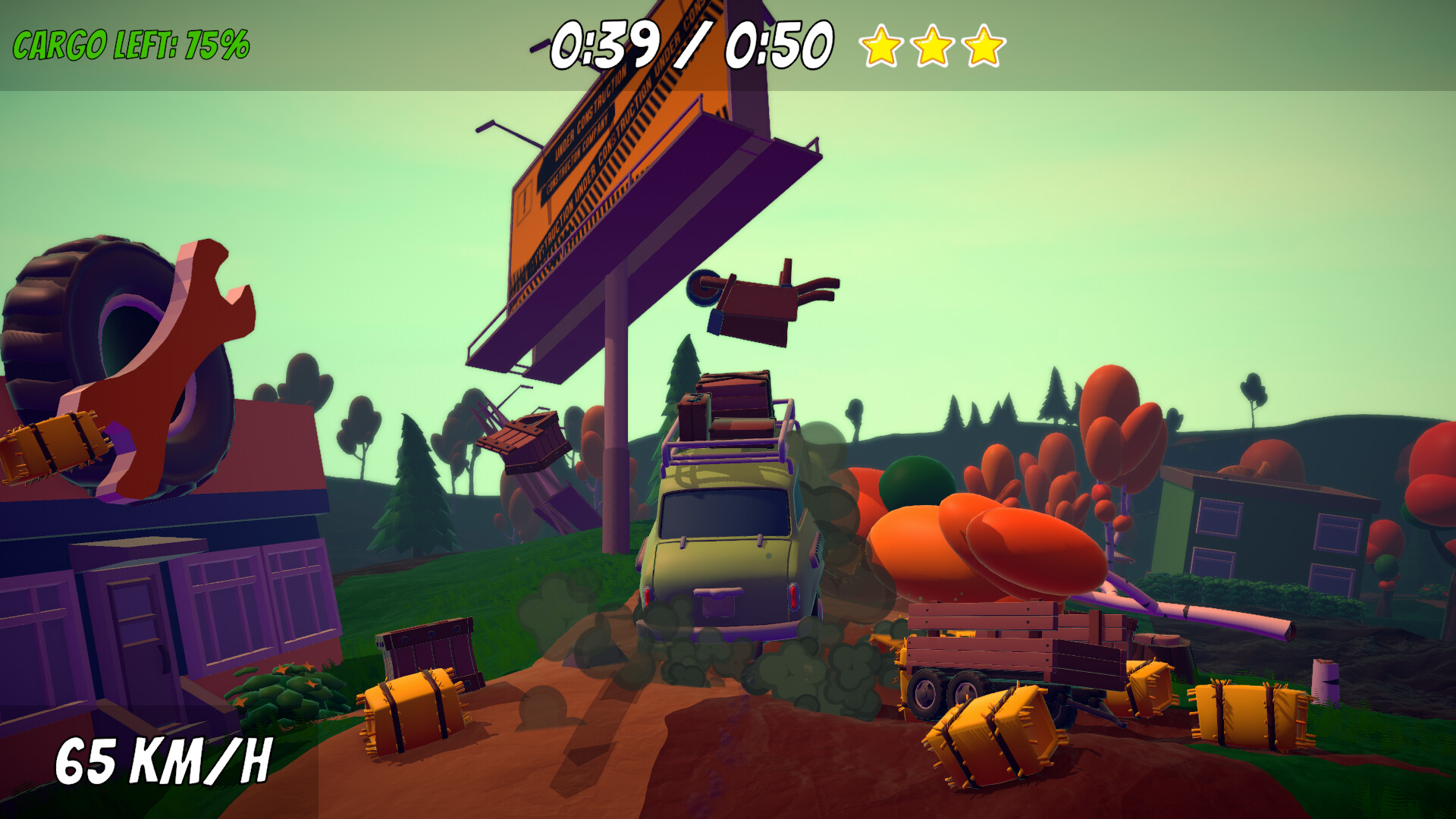Click the second gold star icon

932,48
